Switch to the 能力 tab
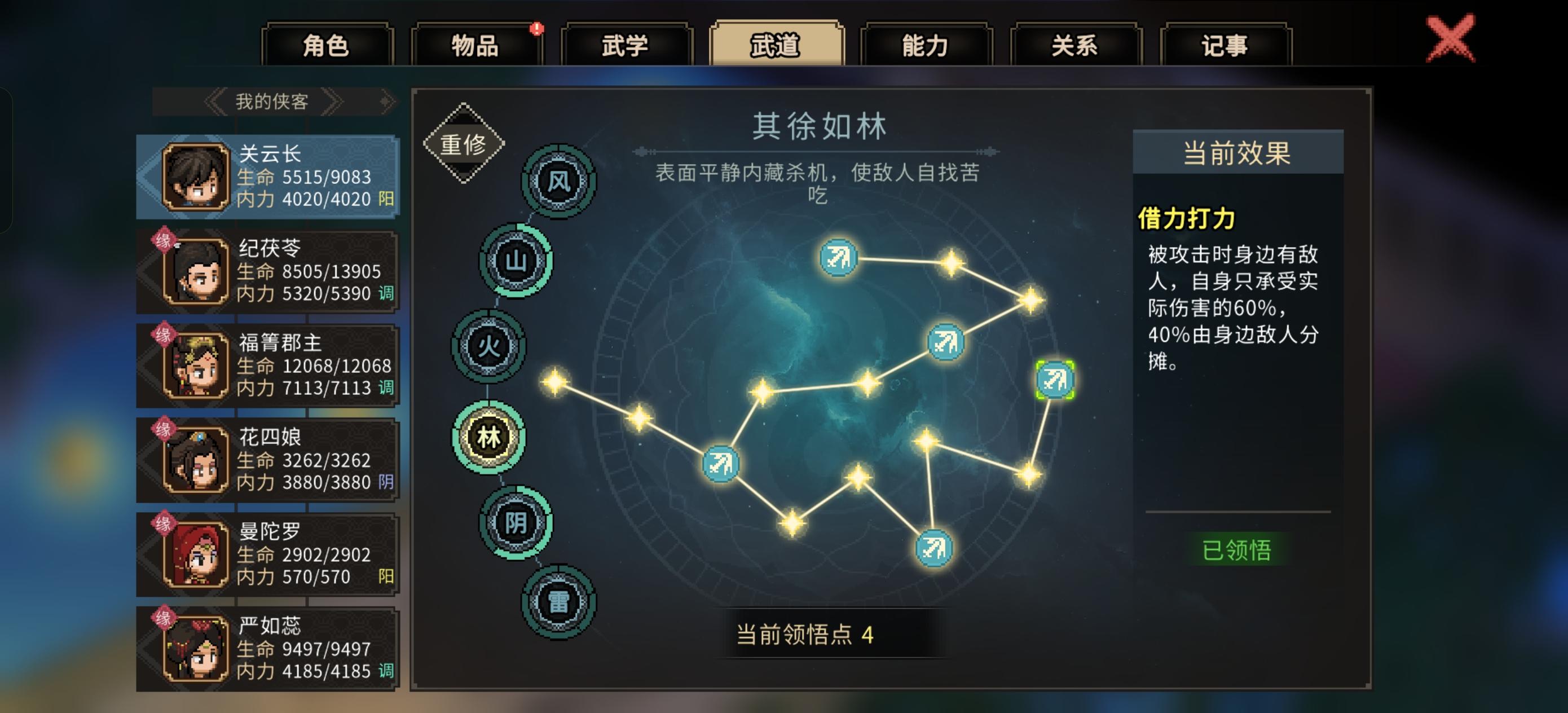This screenshot has width=1568, height=713. (925, 45)
